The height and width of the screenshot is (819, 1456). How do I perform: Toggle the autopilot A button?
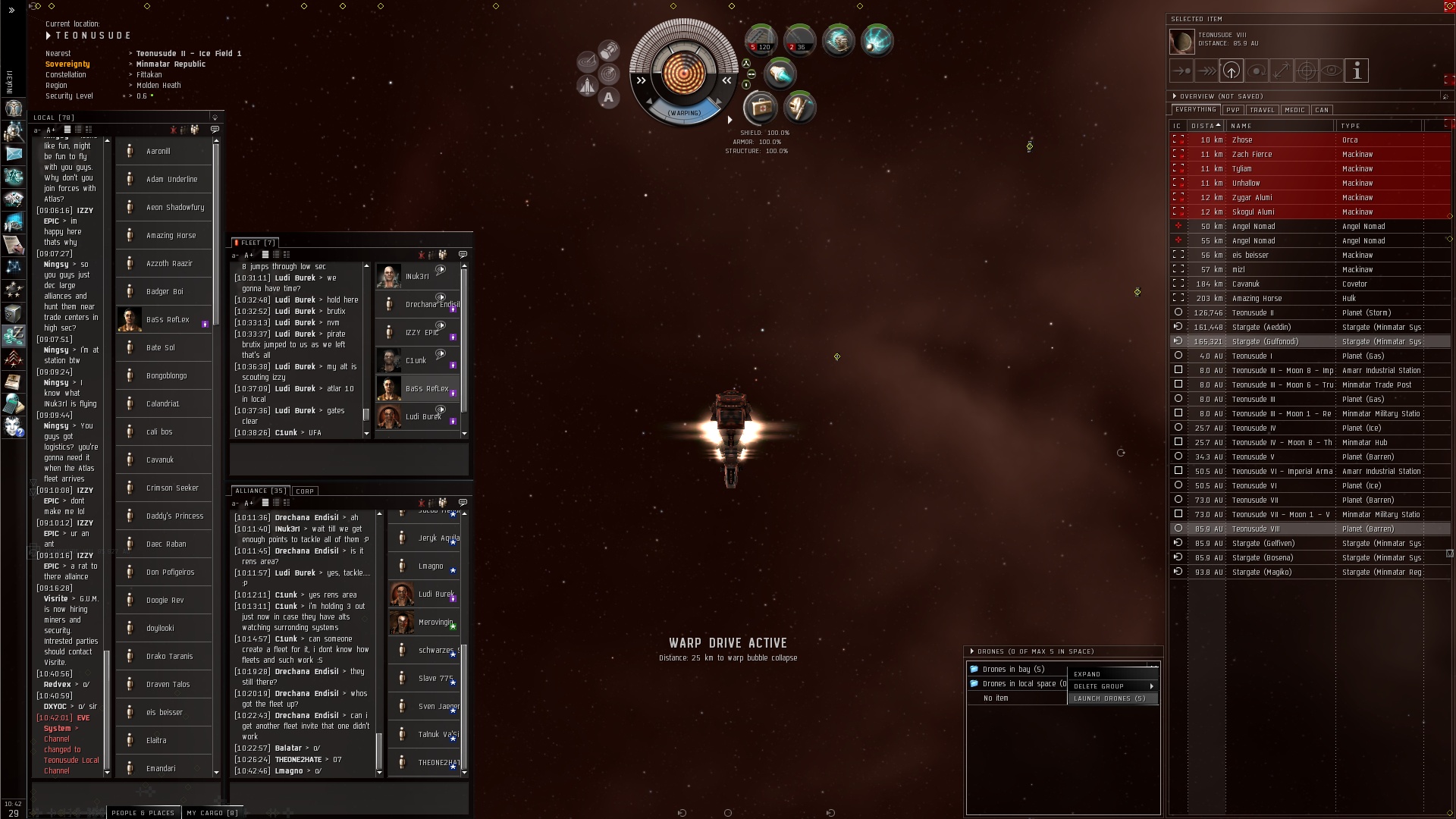[608, 98]
